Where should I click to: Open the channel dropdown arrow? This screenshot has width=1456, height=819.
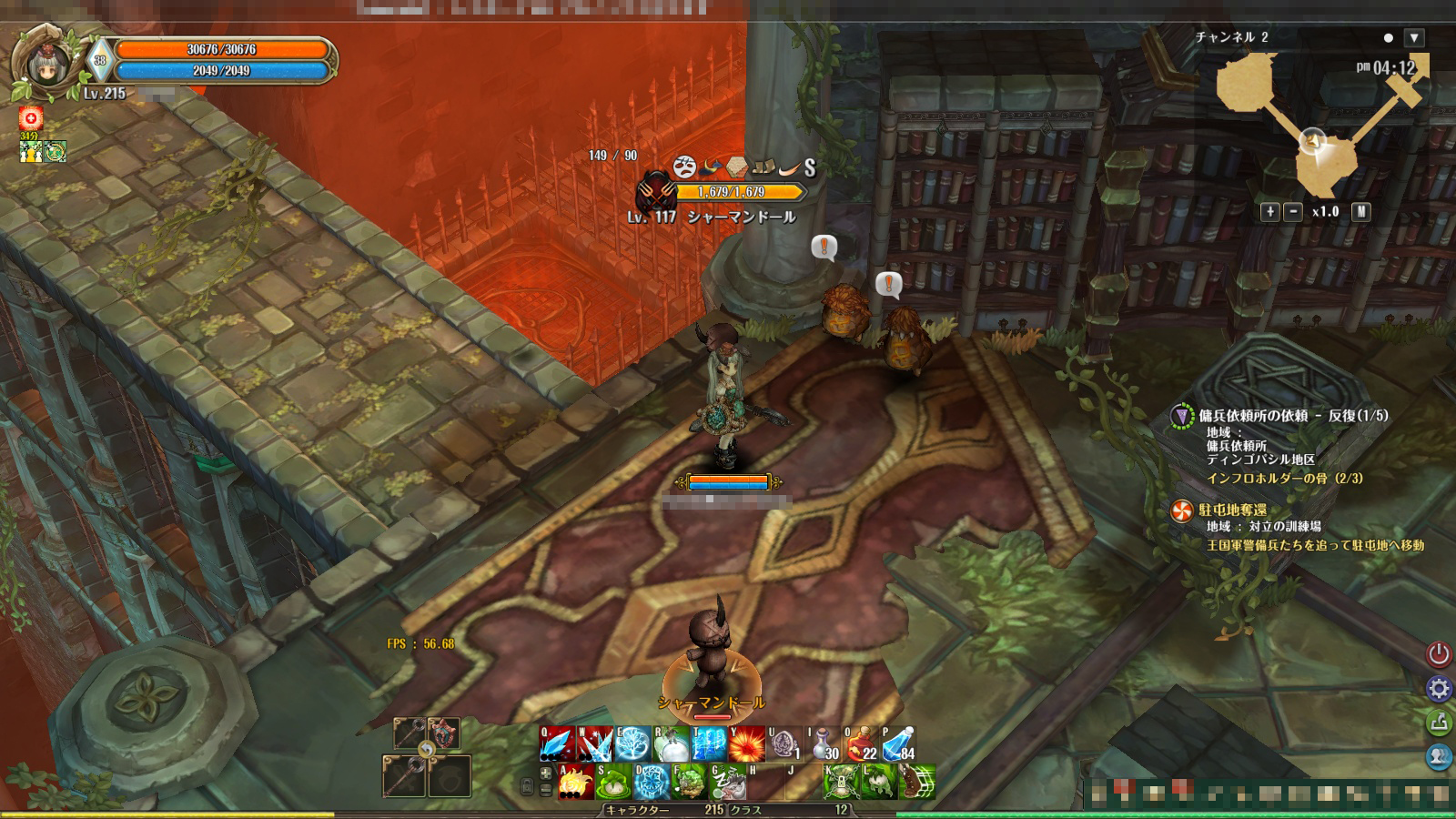(x=1413, y=38)
